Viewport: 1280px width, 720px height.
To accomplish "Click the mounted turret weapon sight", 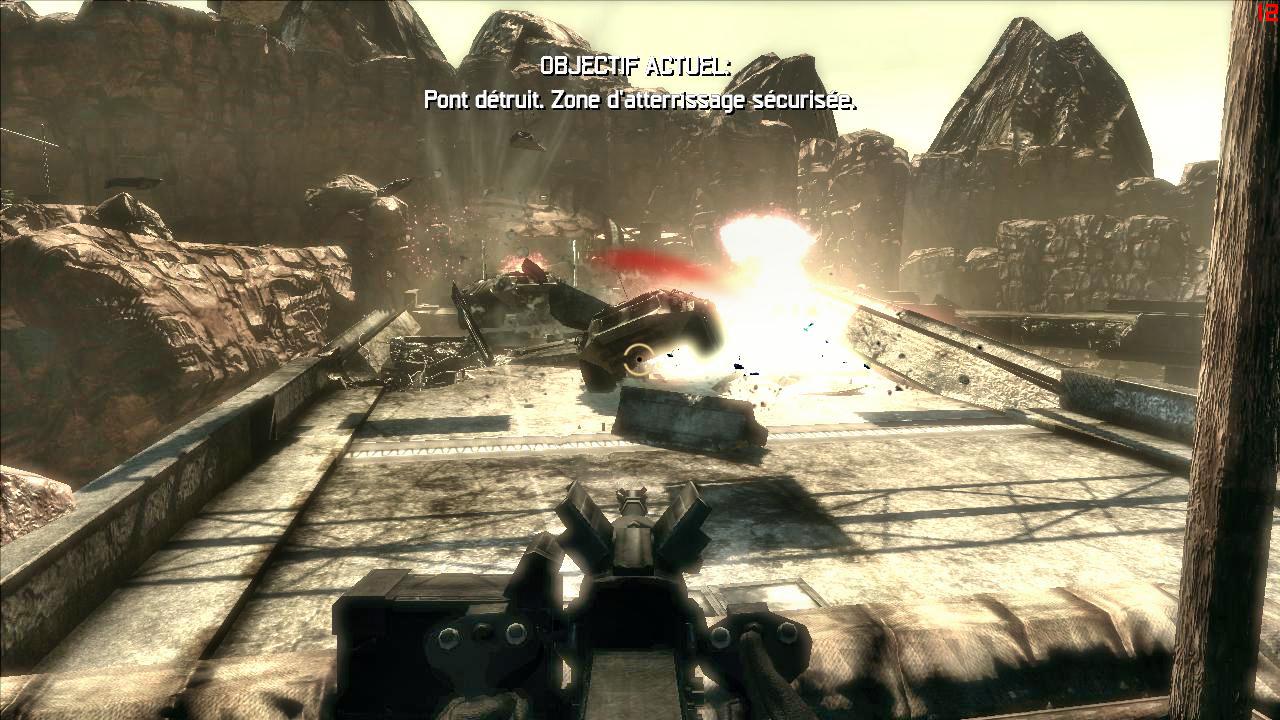I will pyautogui.click(x=634, y=492).
